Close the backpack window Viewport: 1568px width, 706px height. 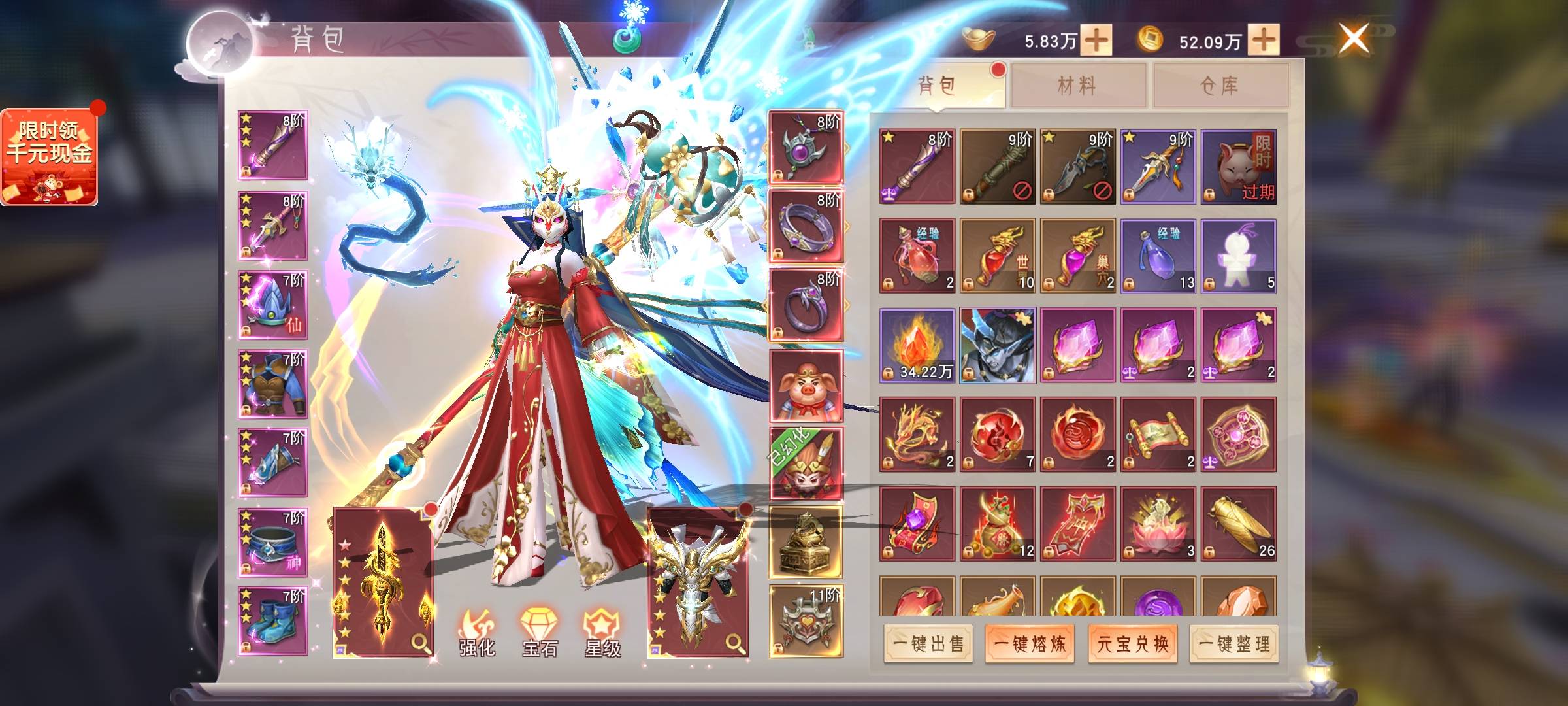[1353, 39]
